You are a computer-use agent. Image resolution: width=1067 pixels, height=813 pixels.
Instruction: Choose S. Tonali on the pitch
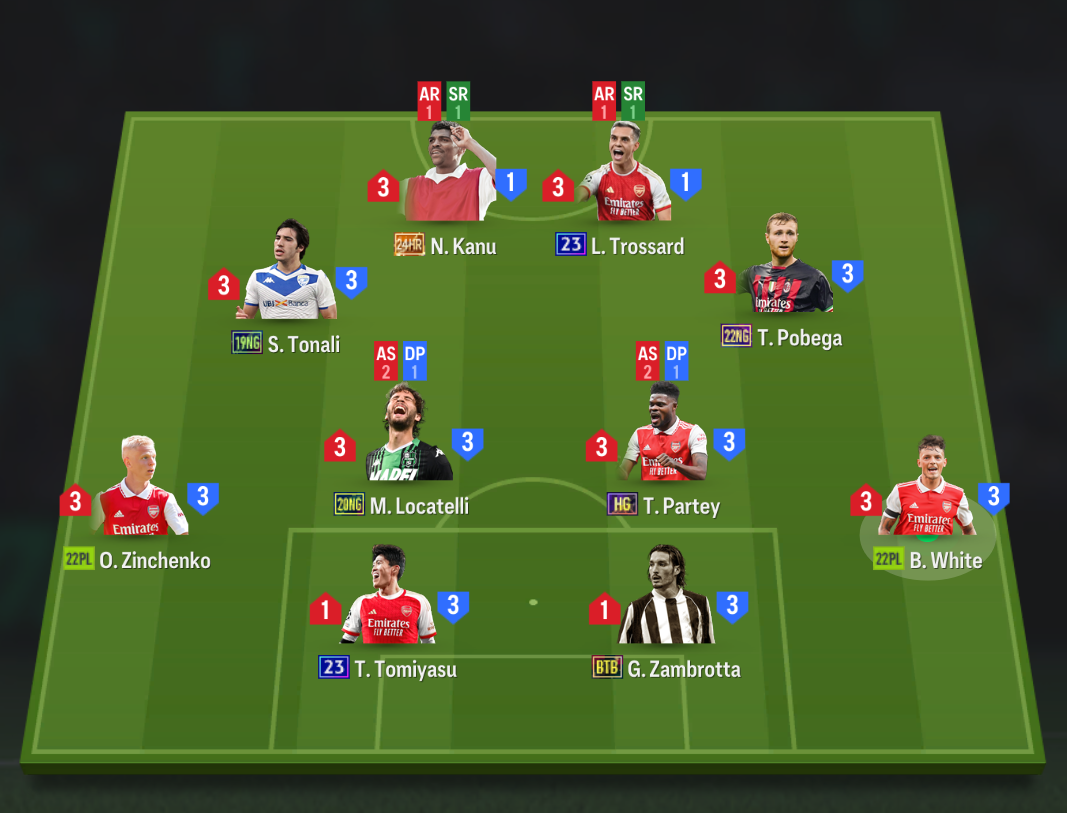coord(288,278)
